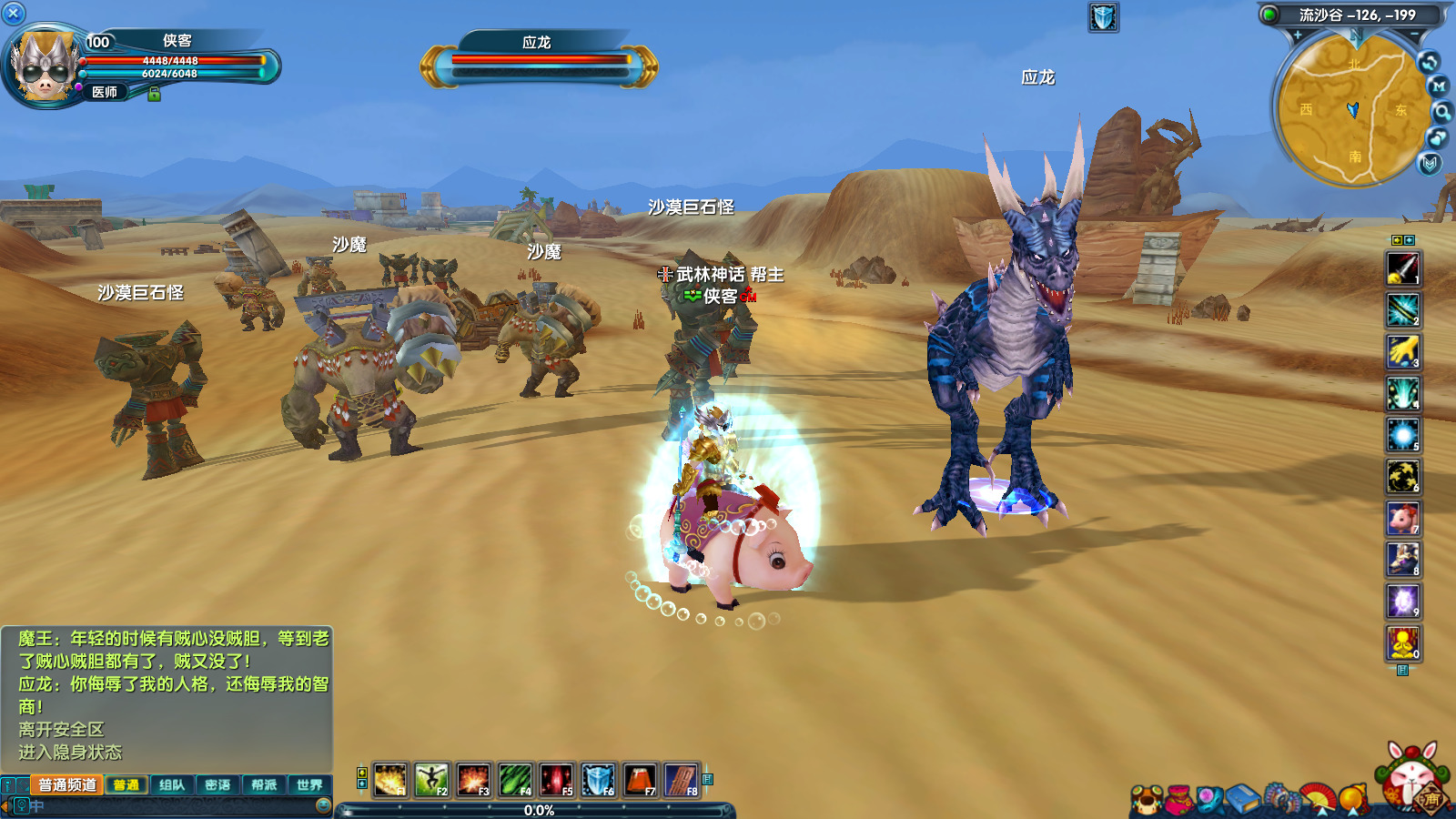Close the window with the top-left X
Viewport: 1456px width, 819px height.
[14, 13]
